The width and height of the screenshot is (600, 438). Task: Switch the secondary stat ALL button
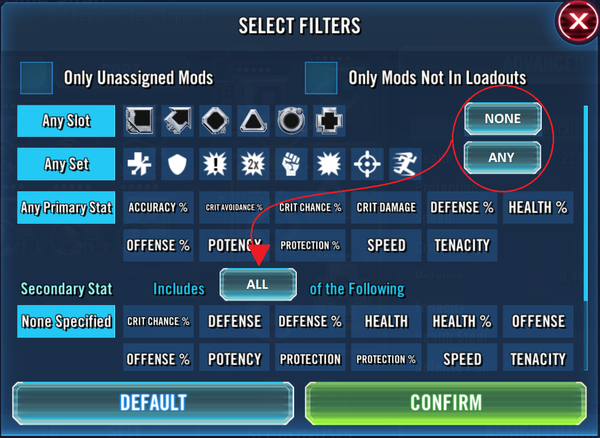pos(258,284)
